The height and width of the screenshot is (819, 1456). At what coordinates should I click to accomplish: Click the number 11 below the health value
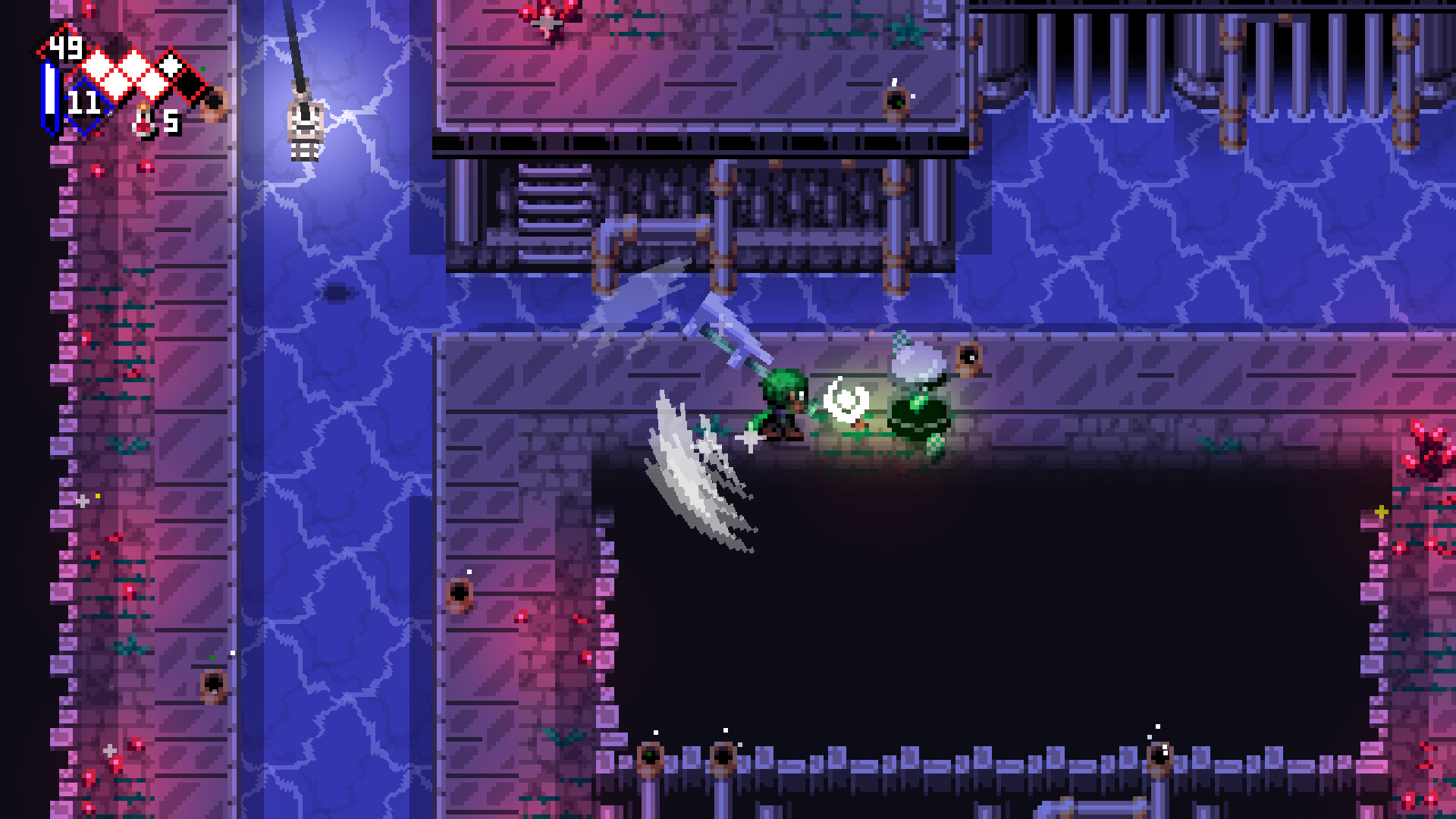(x=85, y=101)
